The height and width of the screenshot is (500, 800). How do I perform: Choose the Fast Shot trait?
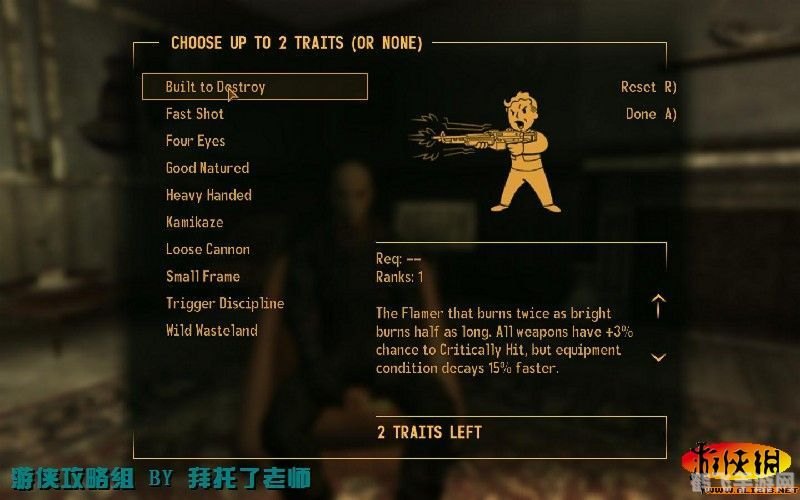[x=195, y=114]
